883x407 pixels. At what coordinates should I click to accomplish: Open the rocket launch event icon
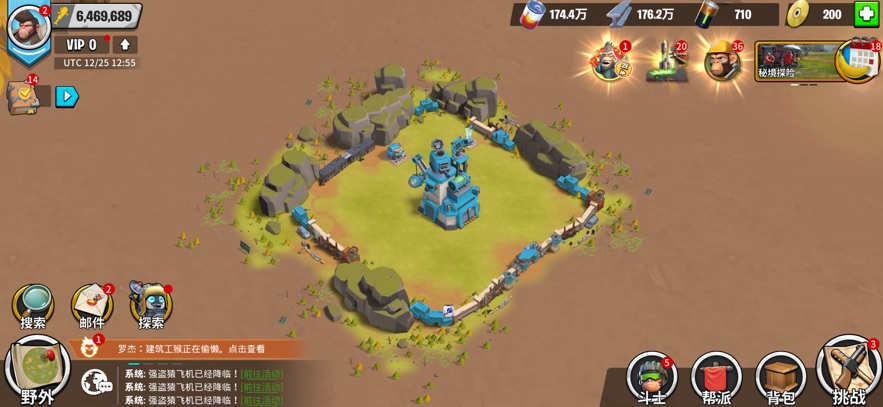tap(665, 63)
